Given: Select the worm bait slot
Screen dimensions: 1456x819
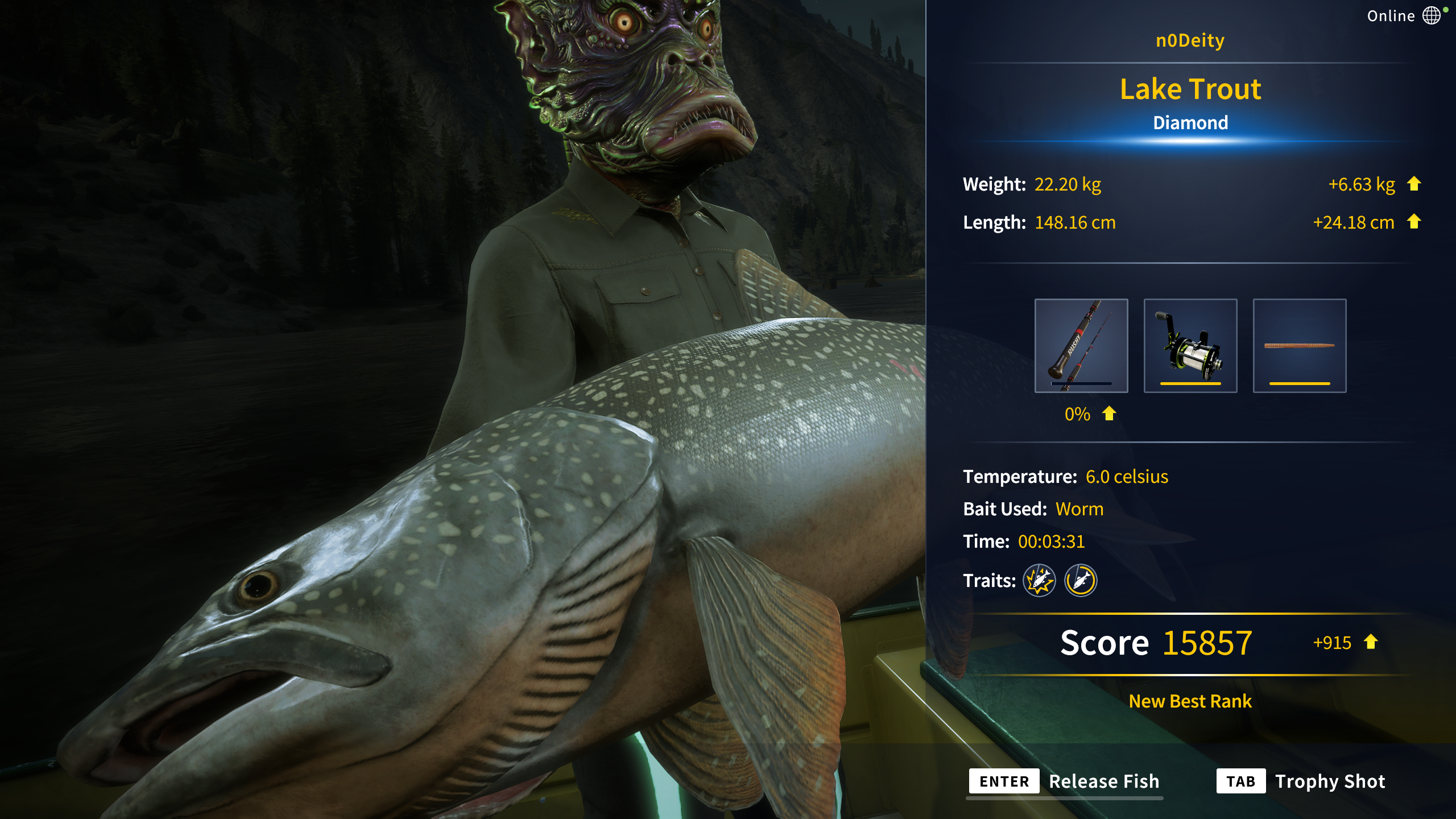Looking at the screenshot, I should tap(1299, 345).
